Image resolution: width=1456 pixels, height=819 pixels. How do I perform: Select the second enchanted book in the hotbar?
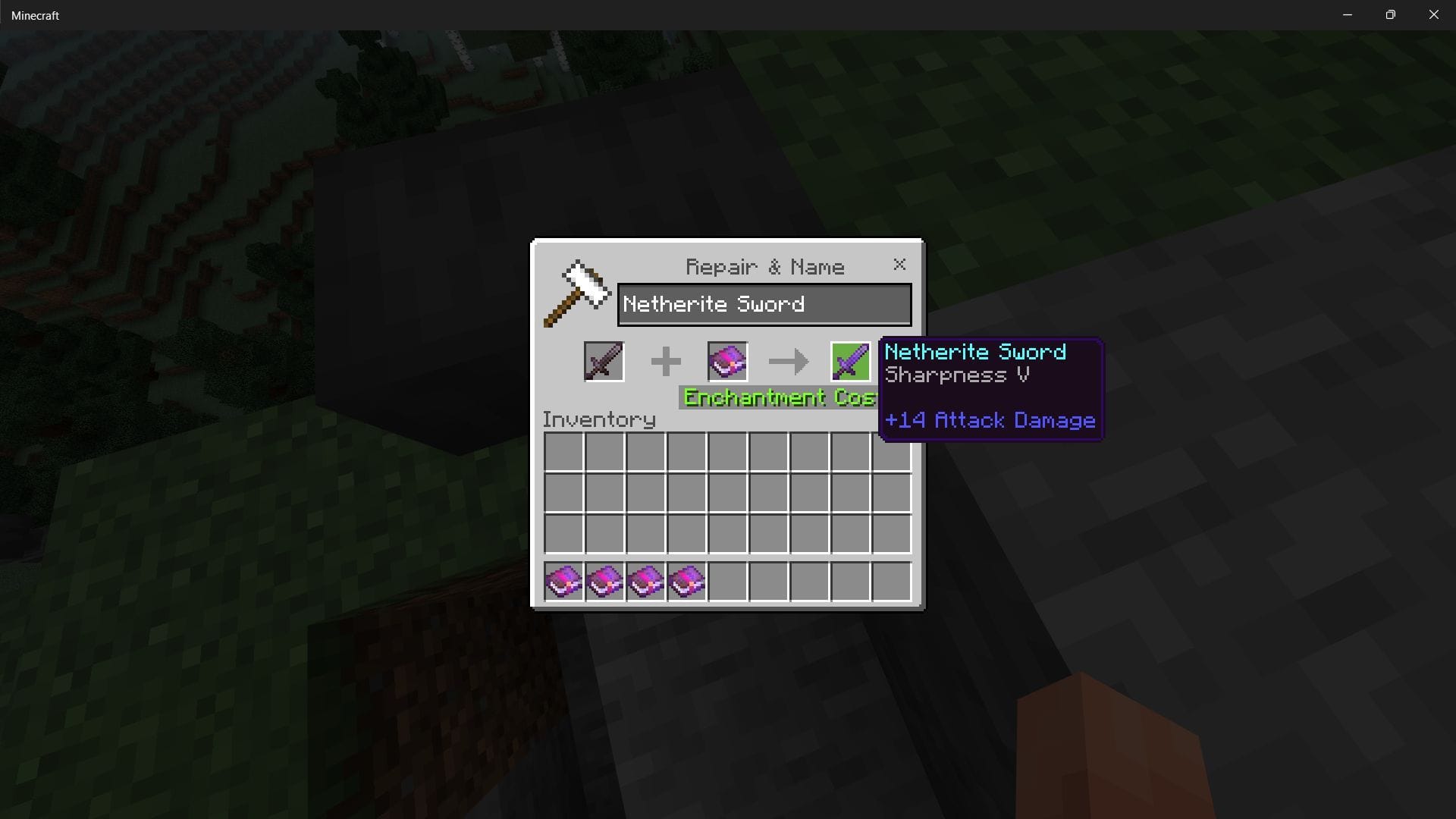tap(604, 581)
